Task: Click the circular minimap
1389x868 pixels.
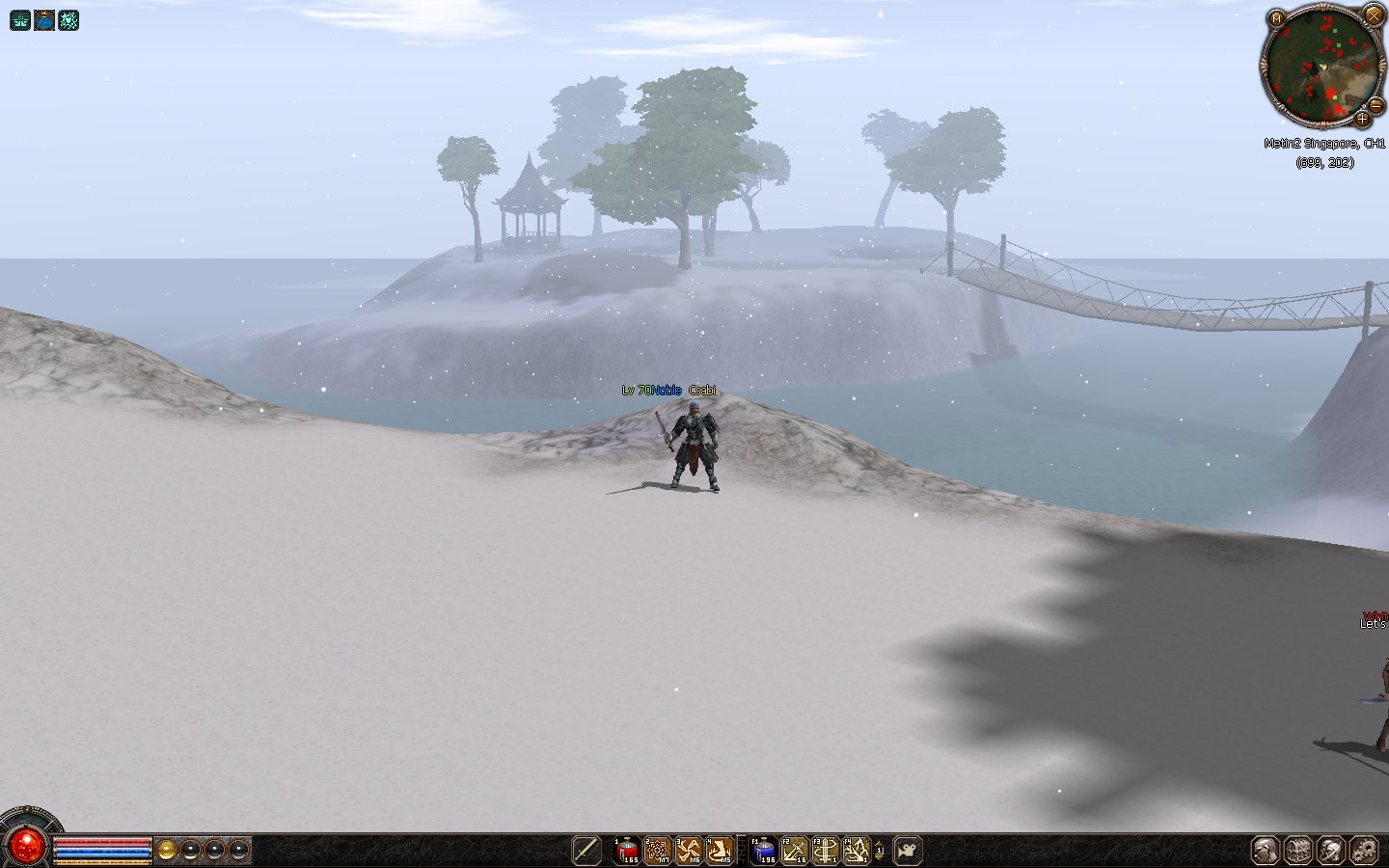Action: 1321,66
